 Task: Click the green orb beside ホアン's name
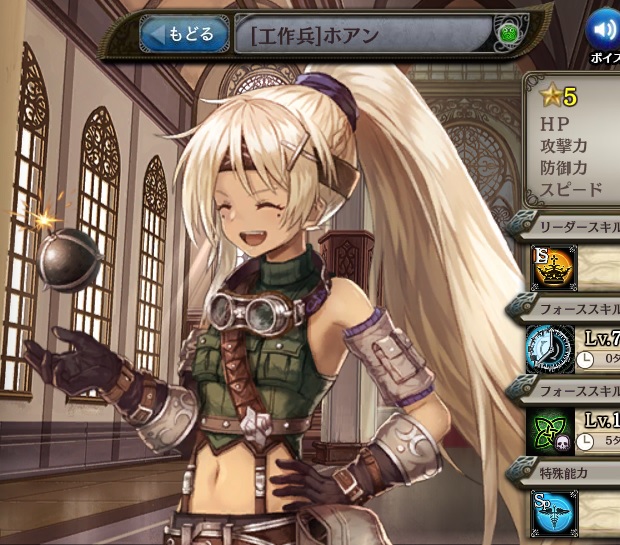[x=507, y=36]
